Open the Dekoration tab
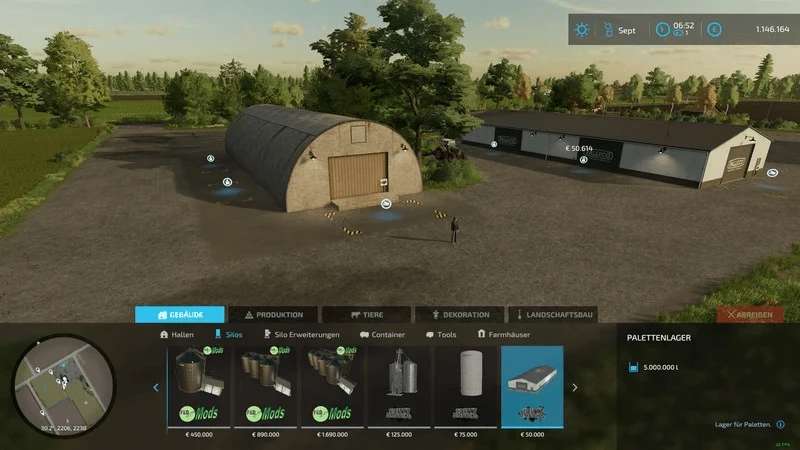Viewport: 800px width, 450px height. pyautogui.click(x=459, y=314)
